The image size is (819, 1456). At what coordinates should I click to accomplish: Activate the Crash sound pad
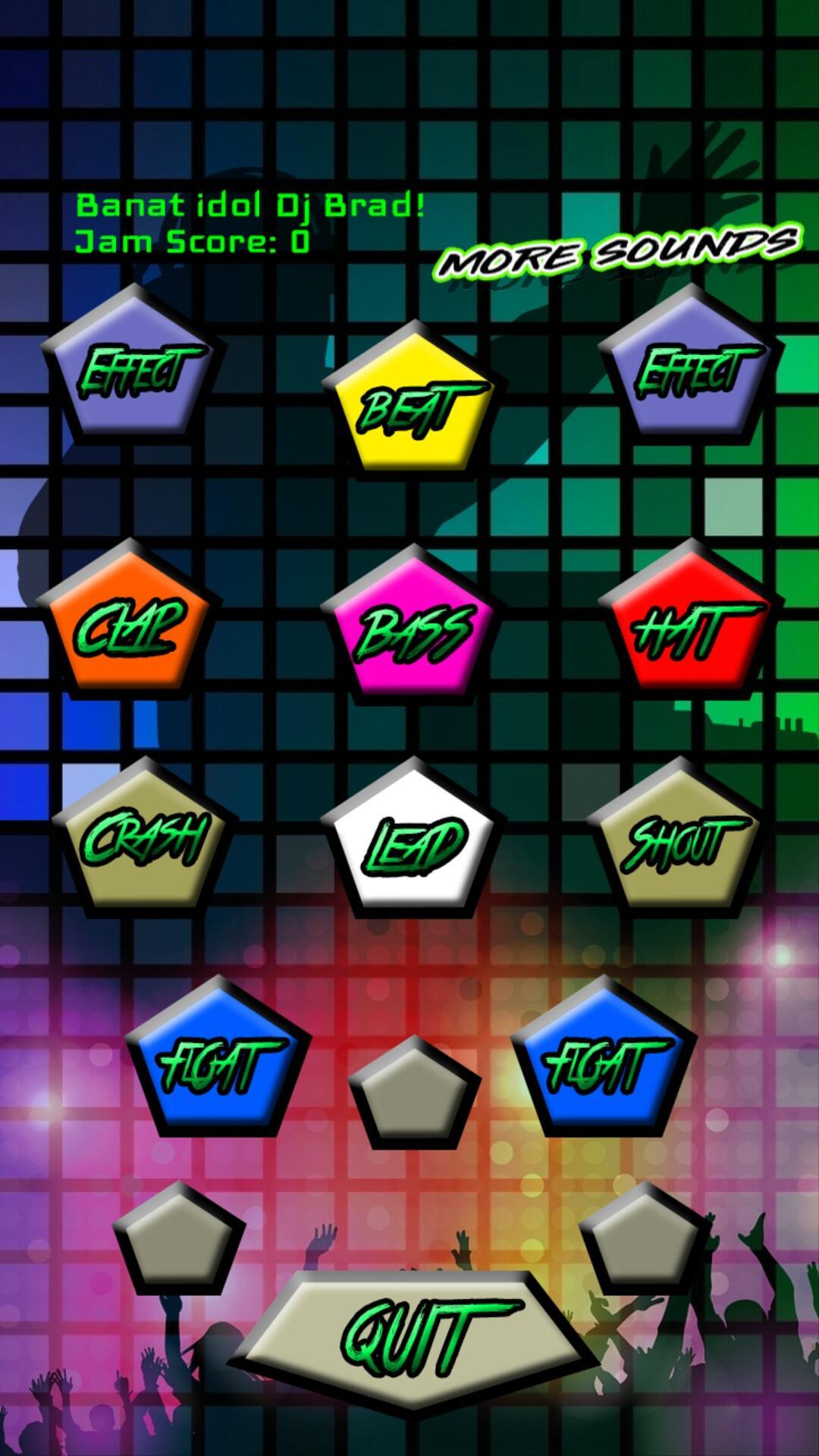pos(144,838)
